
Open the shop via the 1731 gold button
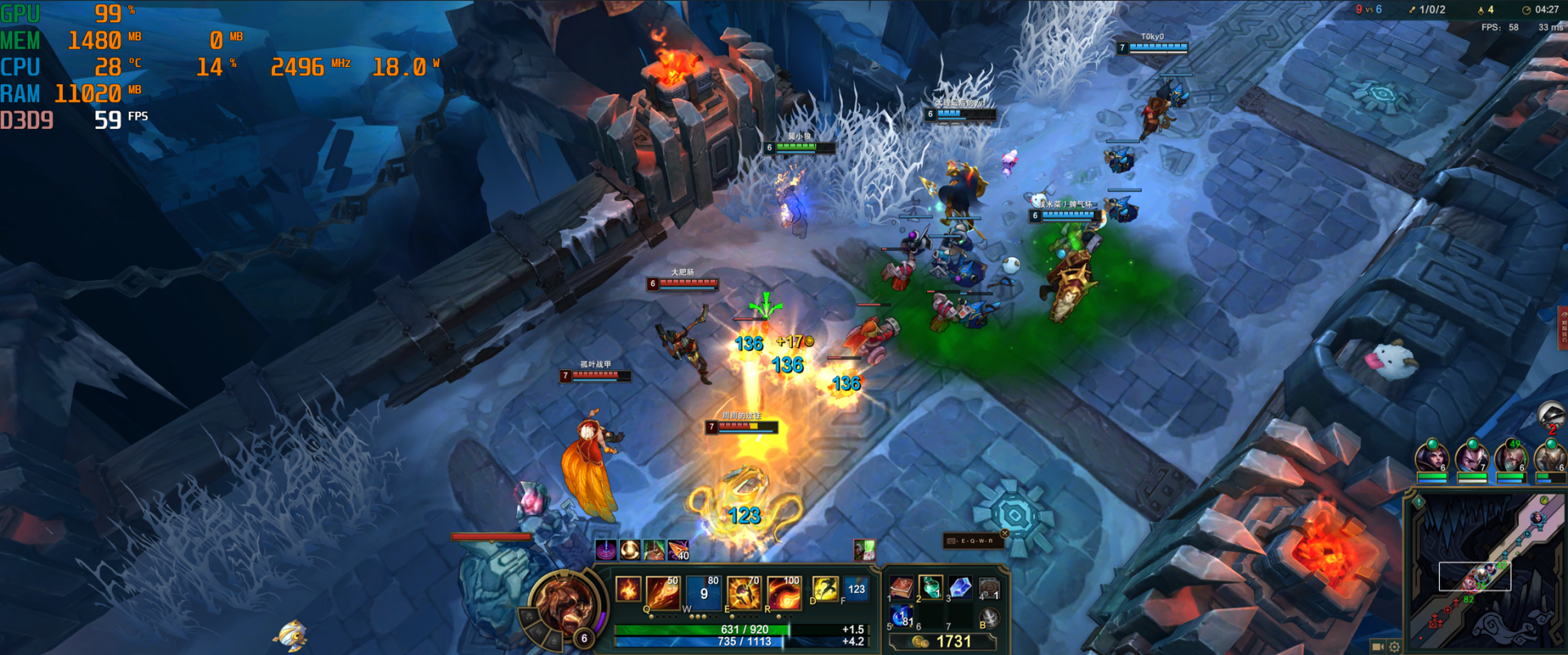(x=943, y=642)
